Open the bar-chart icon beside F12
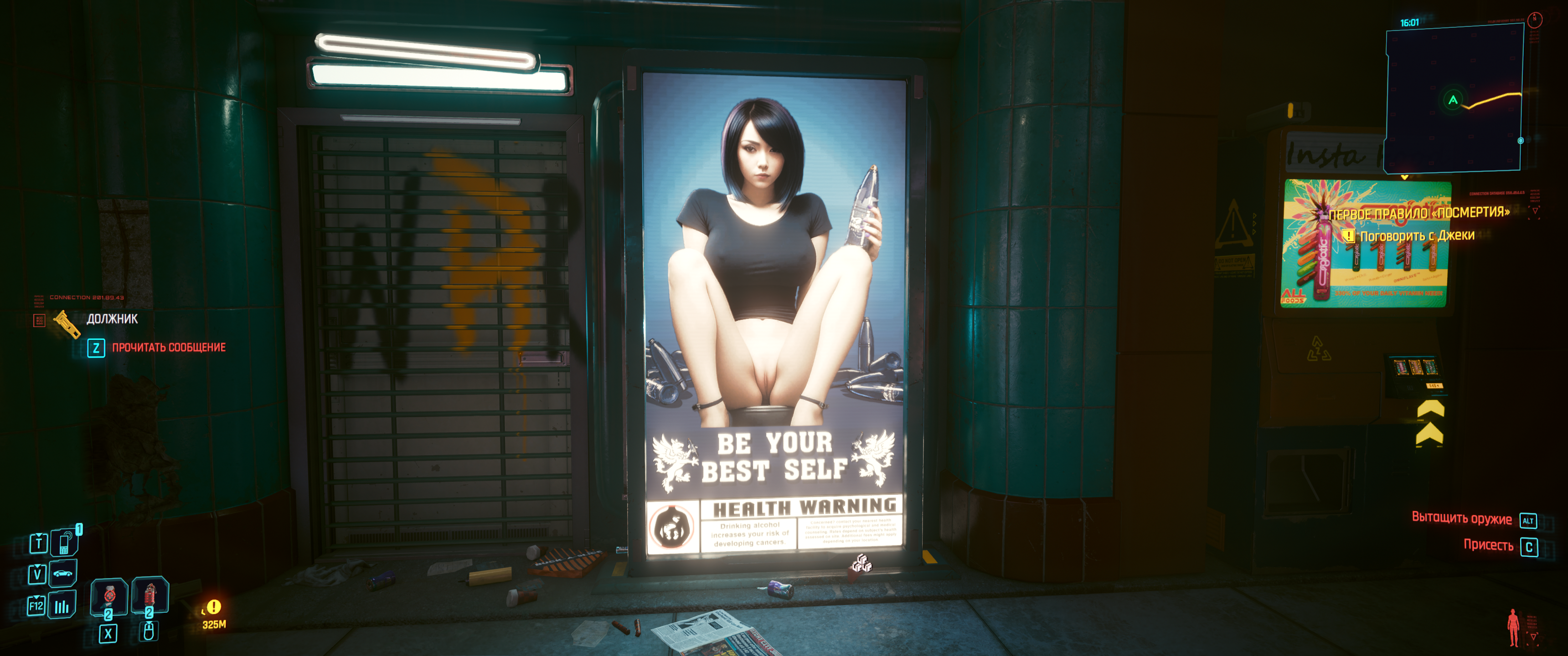 tap(62, 606)
